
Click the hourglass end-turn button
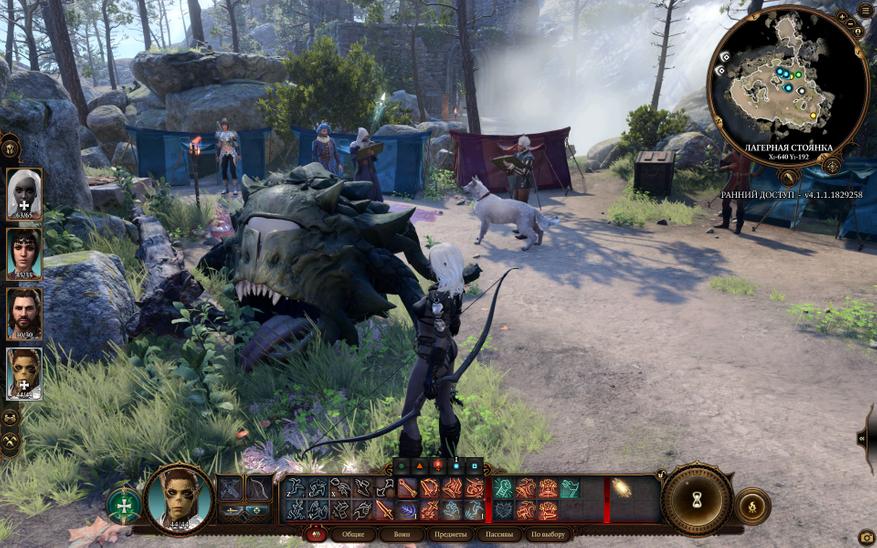pos(696,498)
